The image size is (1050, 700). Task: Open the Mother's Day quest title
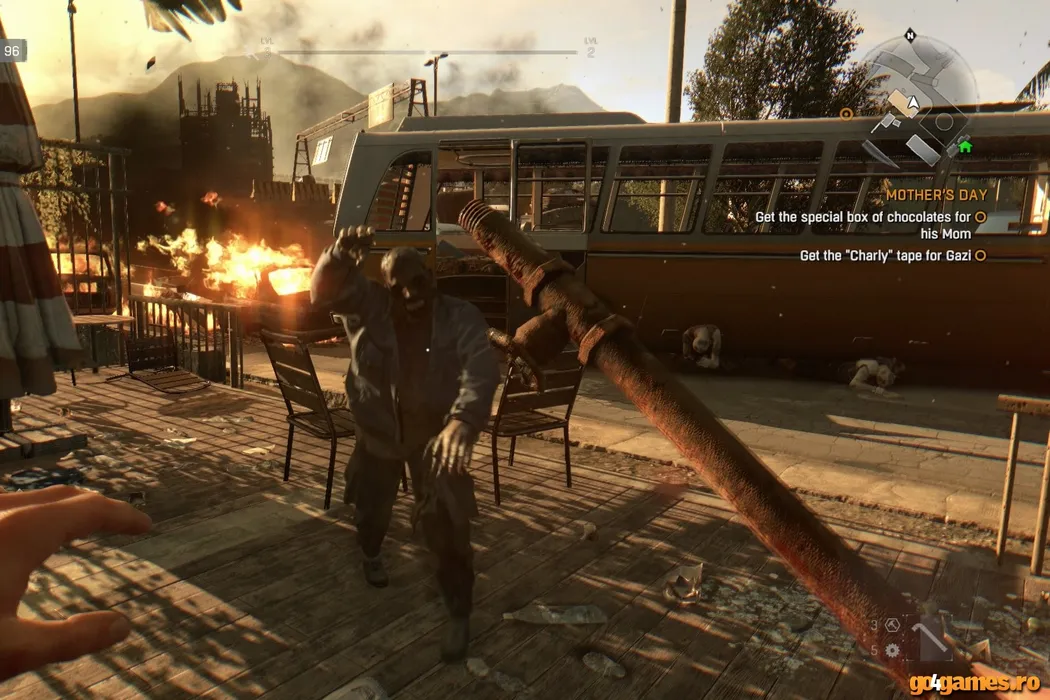(936, 195)
